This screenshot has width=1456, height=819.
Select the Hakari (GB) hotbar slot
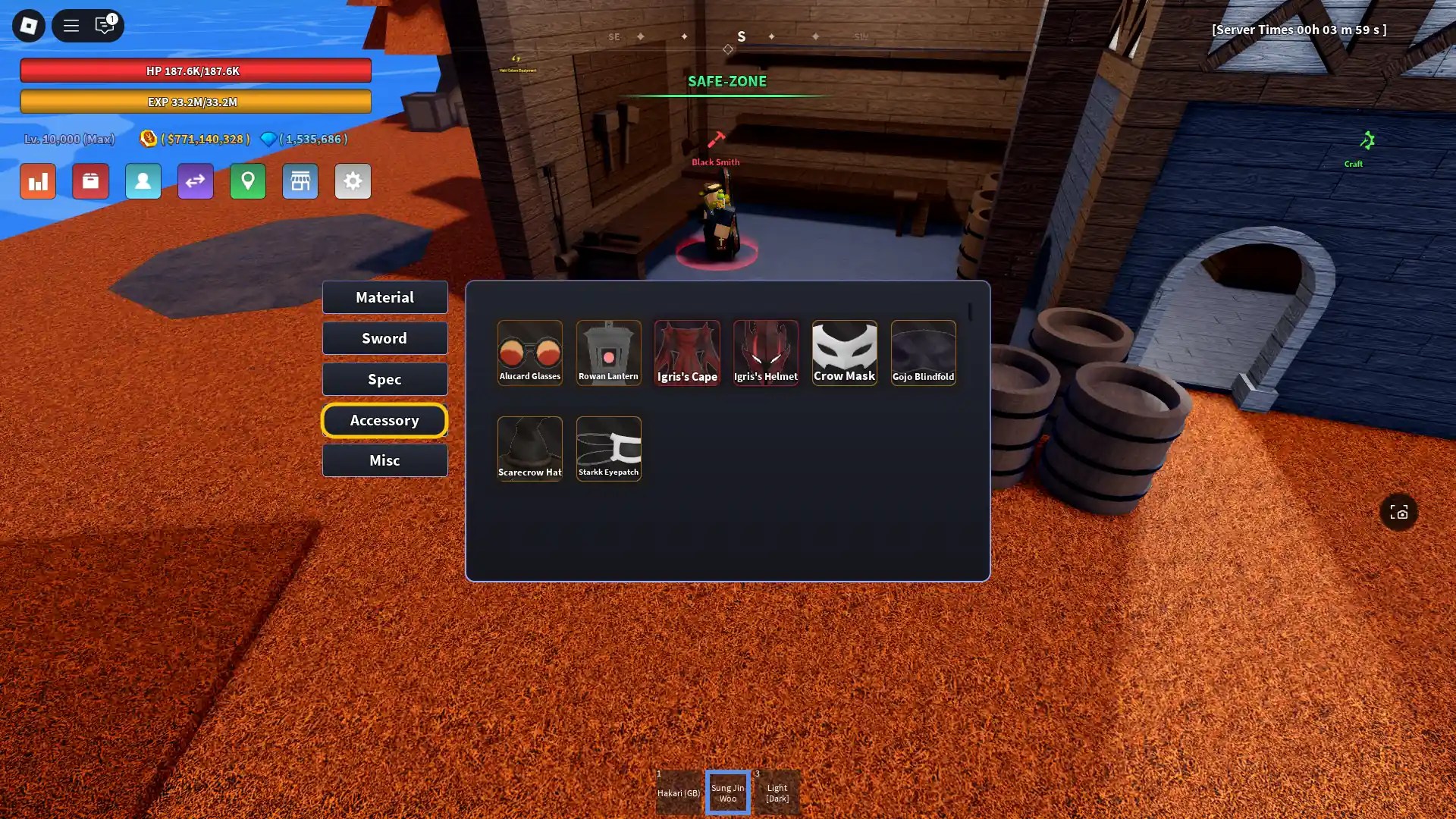(678, 792)
